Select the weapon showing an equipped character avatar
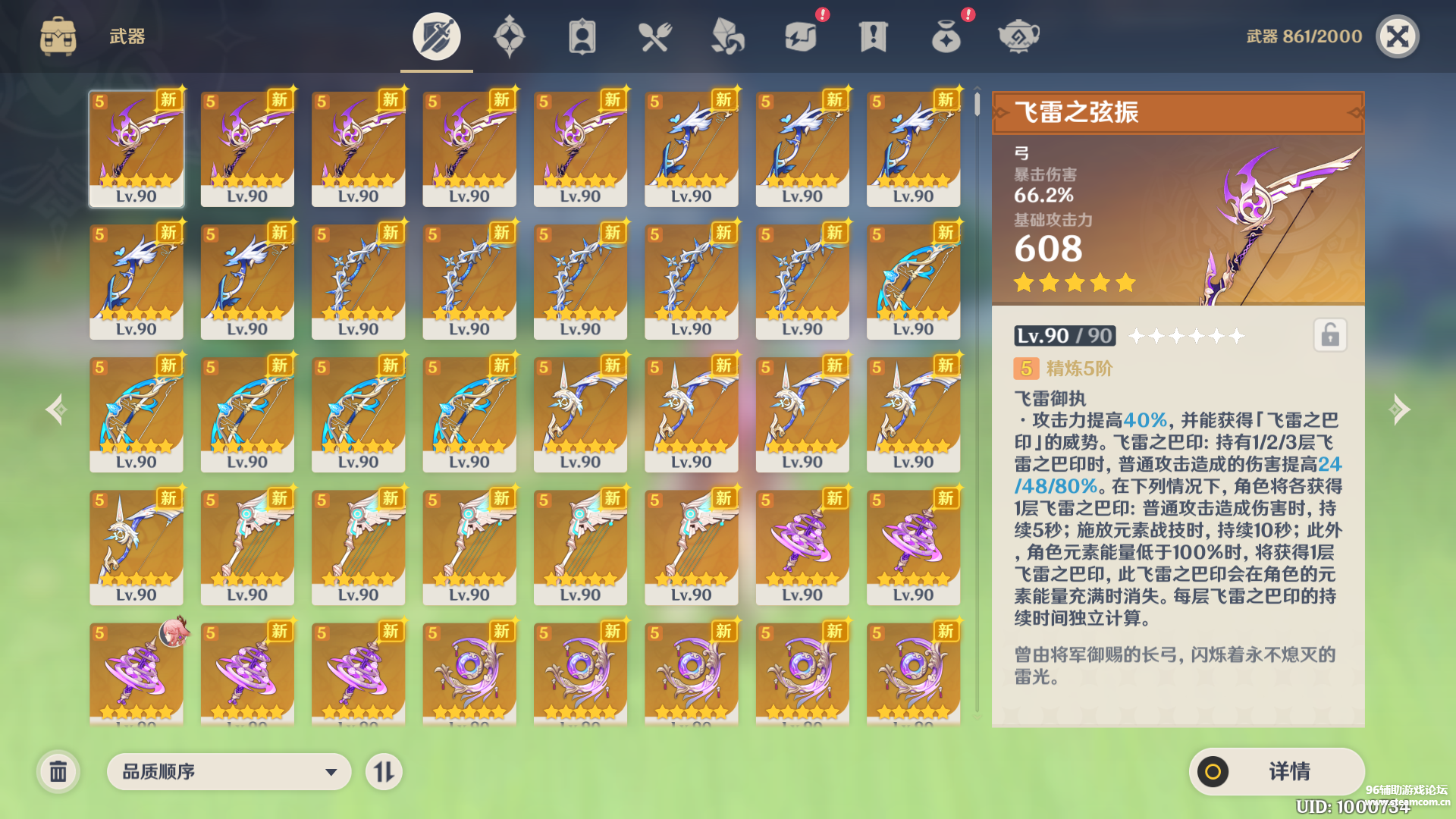The image size is (1456, 819). click(136, 671)
